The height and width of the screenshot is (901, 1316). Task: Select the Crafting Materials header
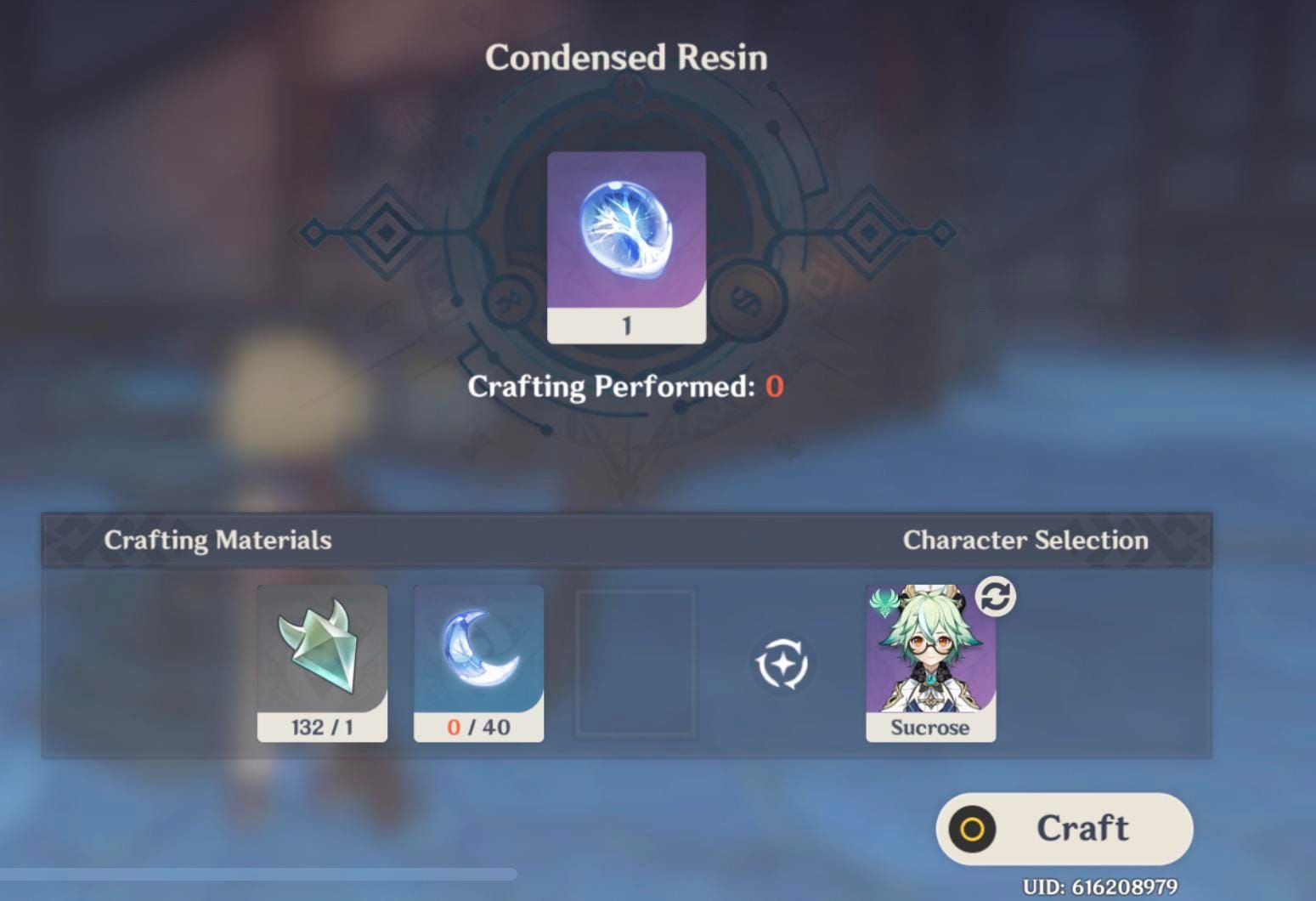[x=217, y=540]
